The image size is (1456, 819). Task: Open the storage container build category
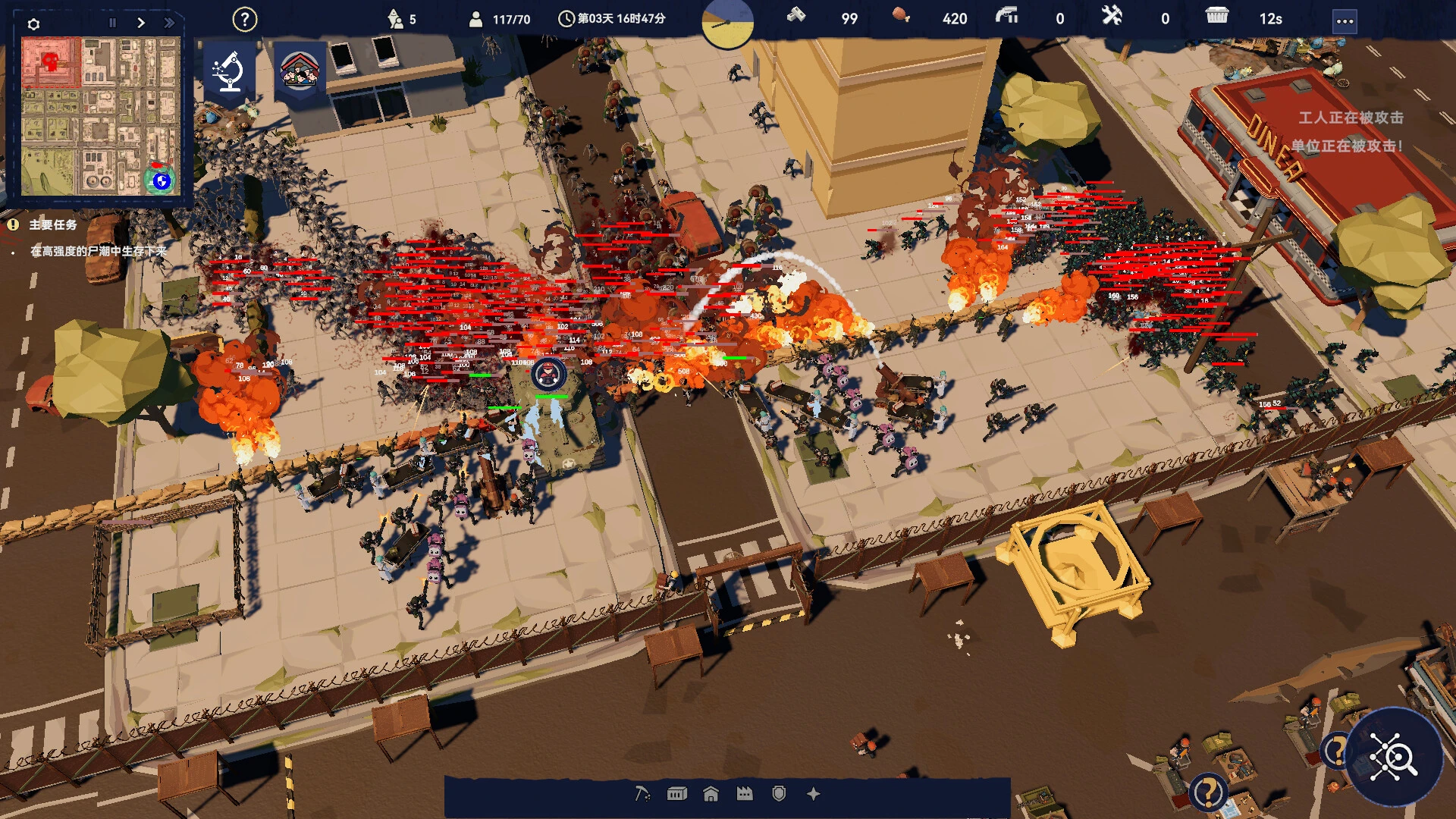[x=676, y=793]
